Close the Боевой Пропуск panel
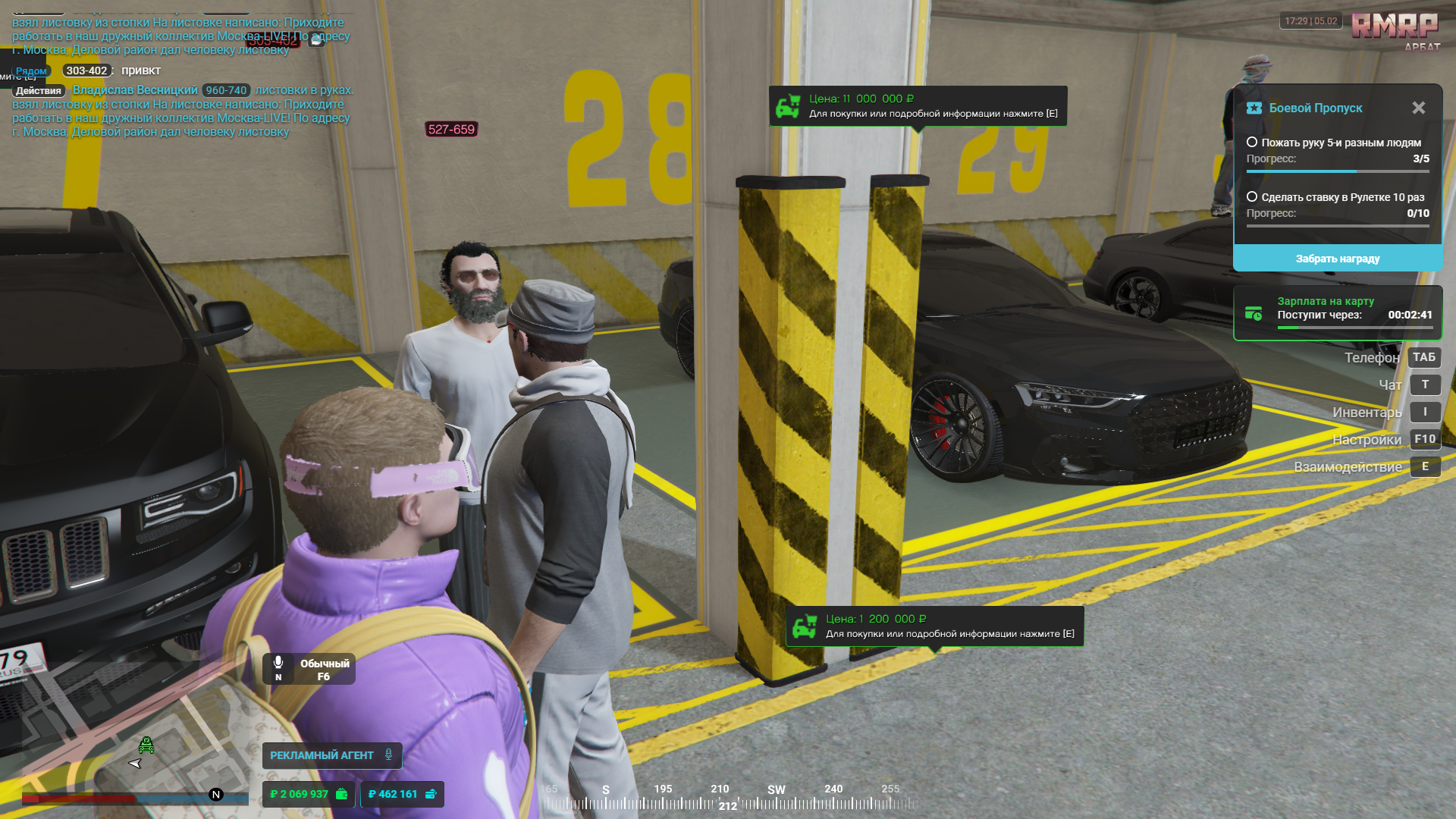The height and width of the screenshot is (819, 1456). point(1418,108)
